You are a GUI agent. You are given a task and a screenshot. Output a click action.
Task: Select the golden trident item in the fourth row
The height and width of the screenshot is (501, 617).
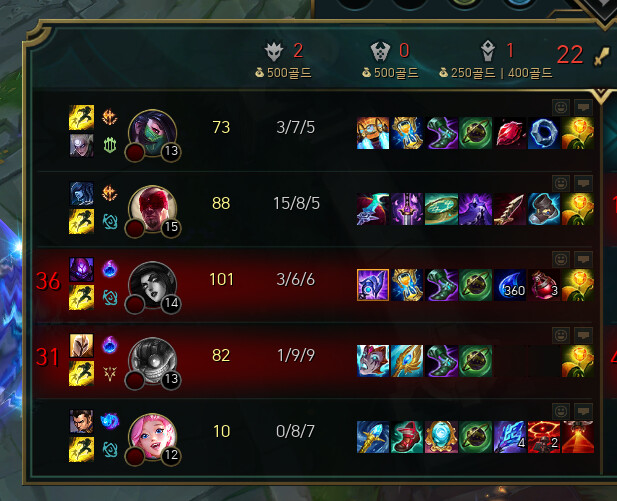coord(406,361)
